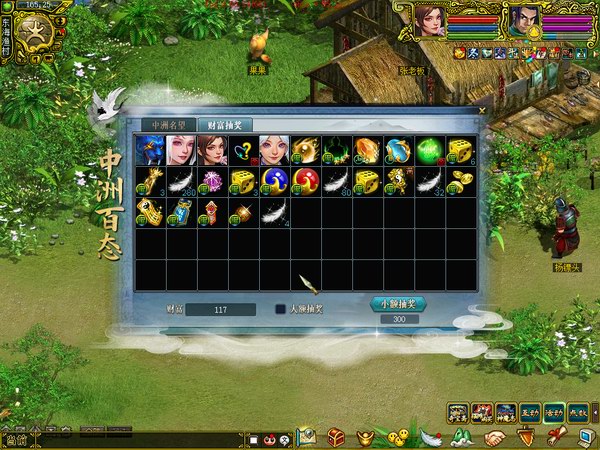Open the treasure chest icon in bottom bar
This screenshot has width=600, height=450.
coord(337,437)
